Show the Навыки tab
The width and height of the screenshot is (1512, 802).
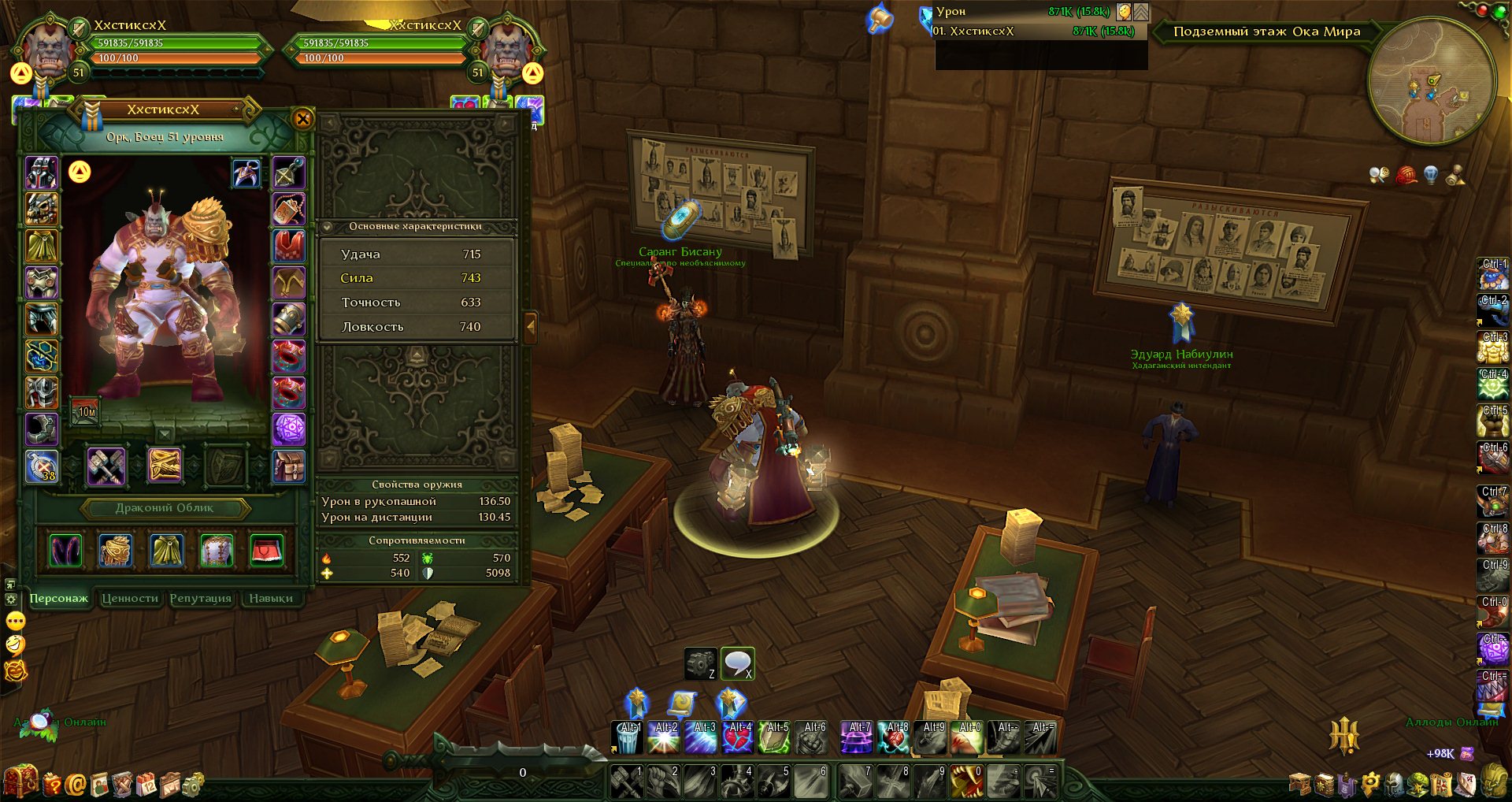(x=271, y=599)
